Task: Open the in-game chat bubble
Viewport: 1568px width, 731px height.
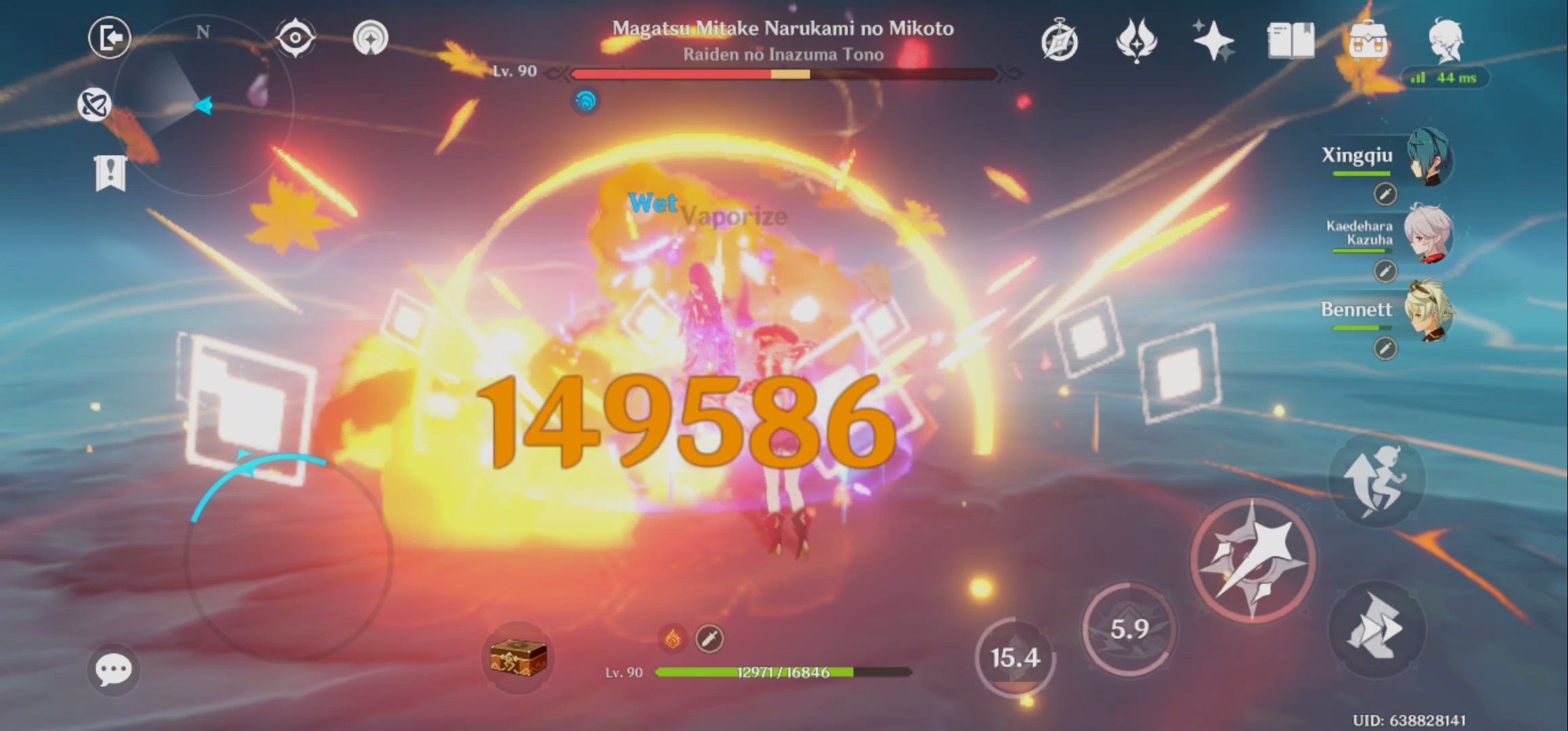Action: (115, 669)
